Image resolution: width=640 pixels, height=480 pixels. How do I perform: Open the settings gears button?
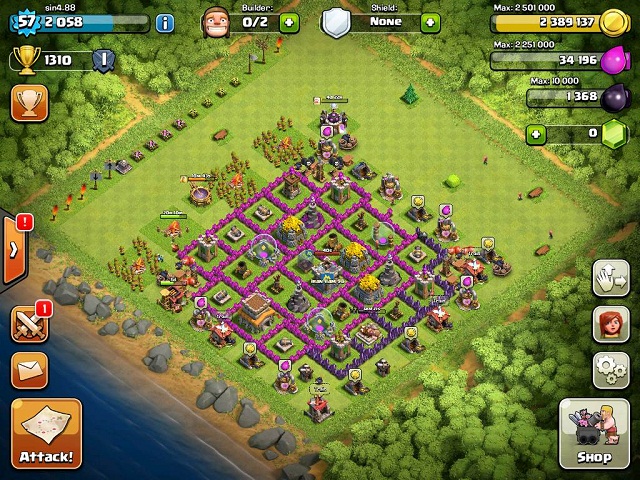(611, 370)
